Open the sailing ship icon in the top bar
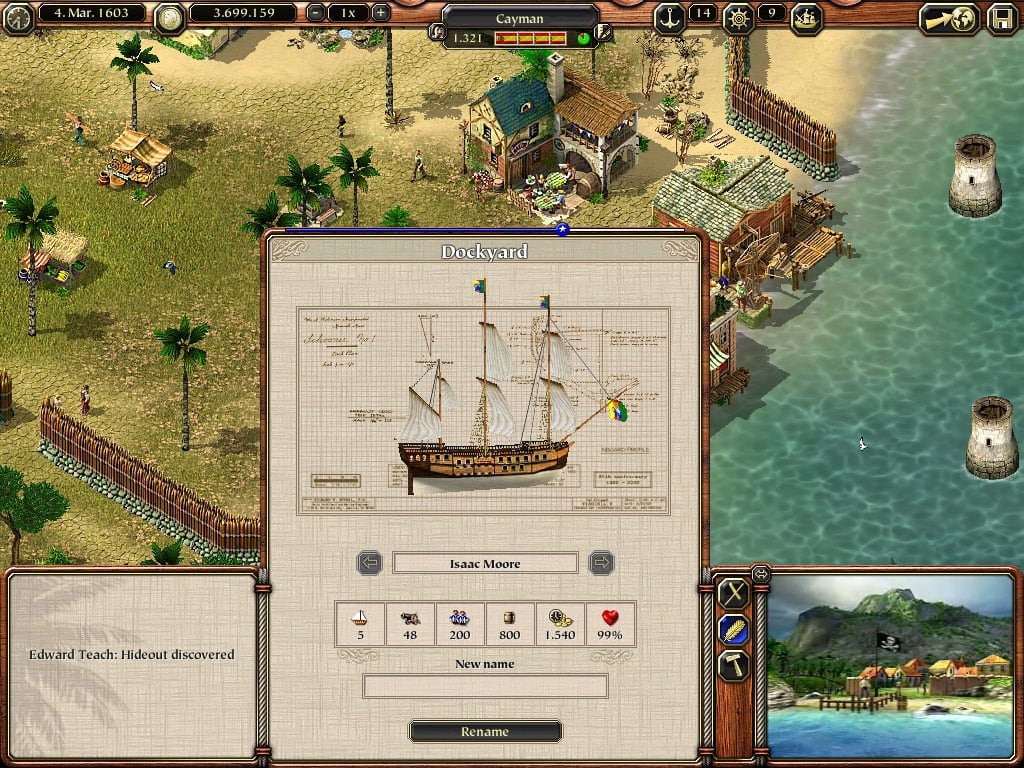The width and height of the screenshot is (1024, 768). tap(806, 16)
